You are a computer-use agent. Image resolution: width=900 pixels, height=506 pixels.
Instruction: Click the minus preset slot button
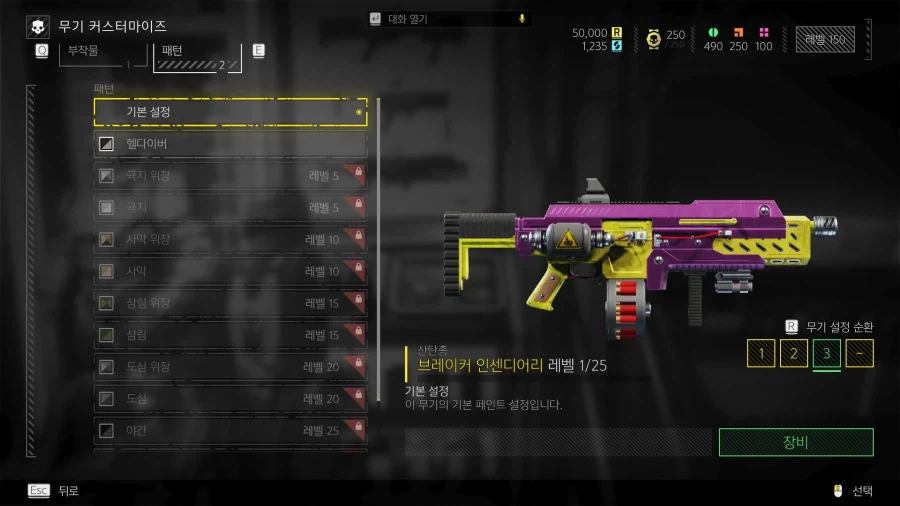pos(859,353)
